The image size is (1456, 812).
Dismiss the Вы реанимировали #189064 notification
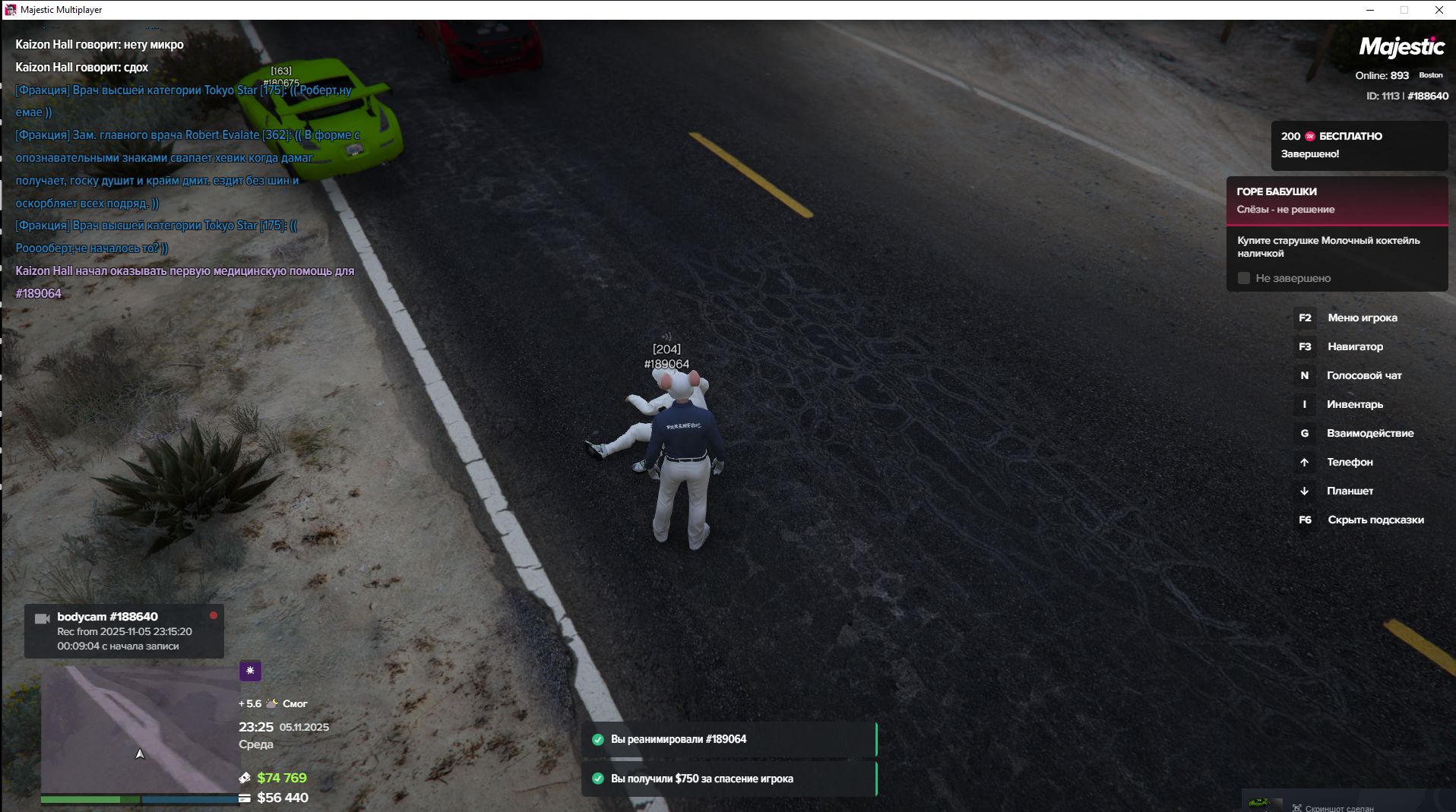click(x=729, y=739)
